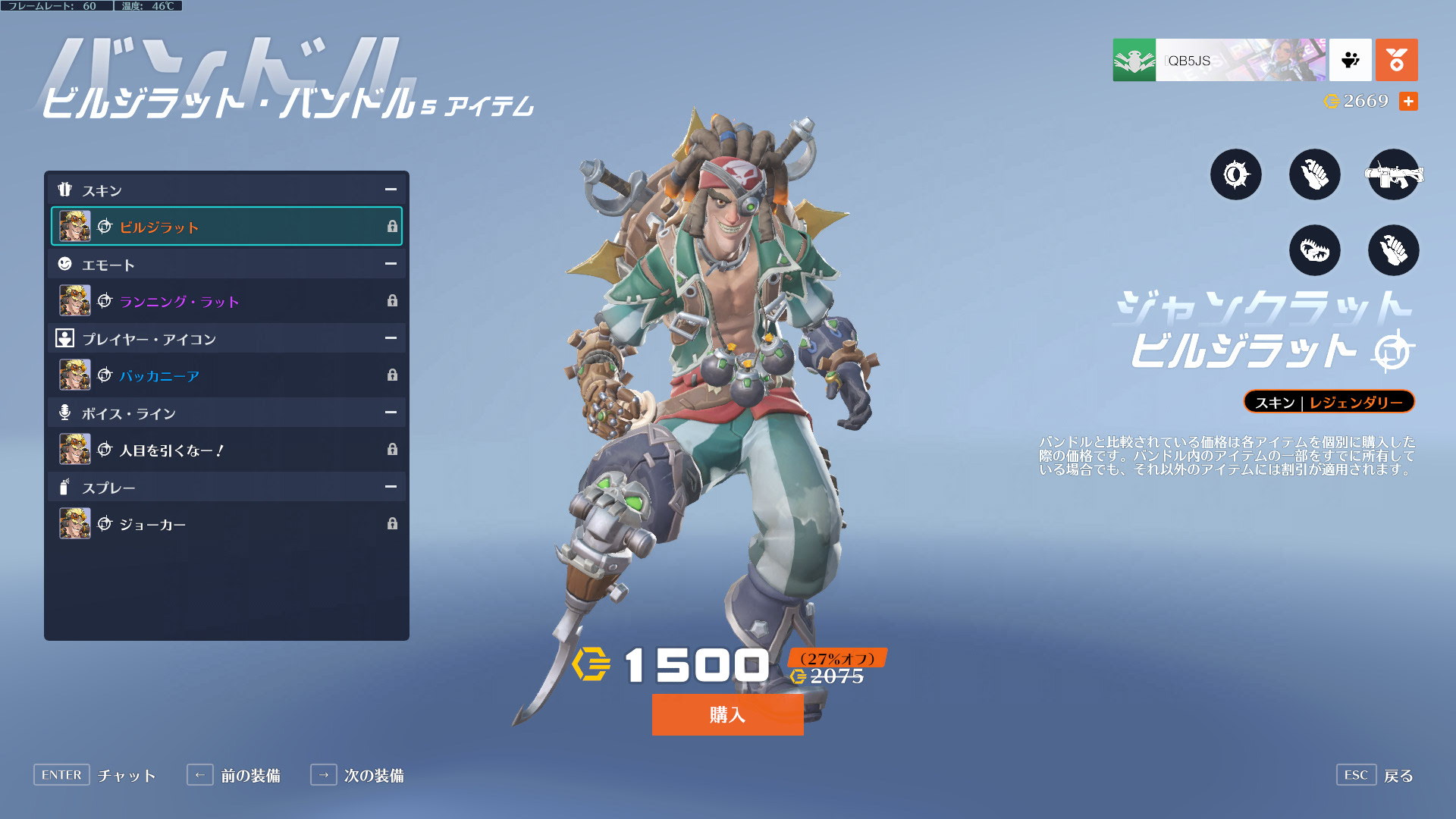The image size is (1456, 819).
Task: Select the ビルジラット skin row
Action: point(226,227)
